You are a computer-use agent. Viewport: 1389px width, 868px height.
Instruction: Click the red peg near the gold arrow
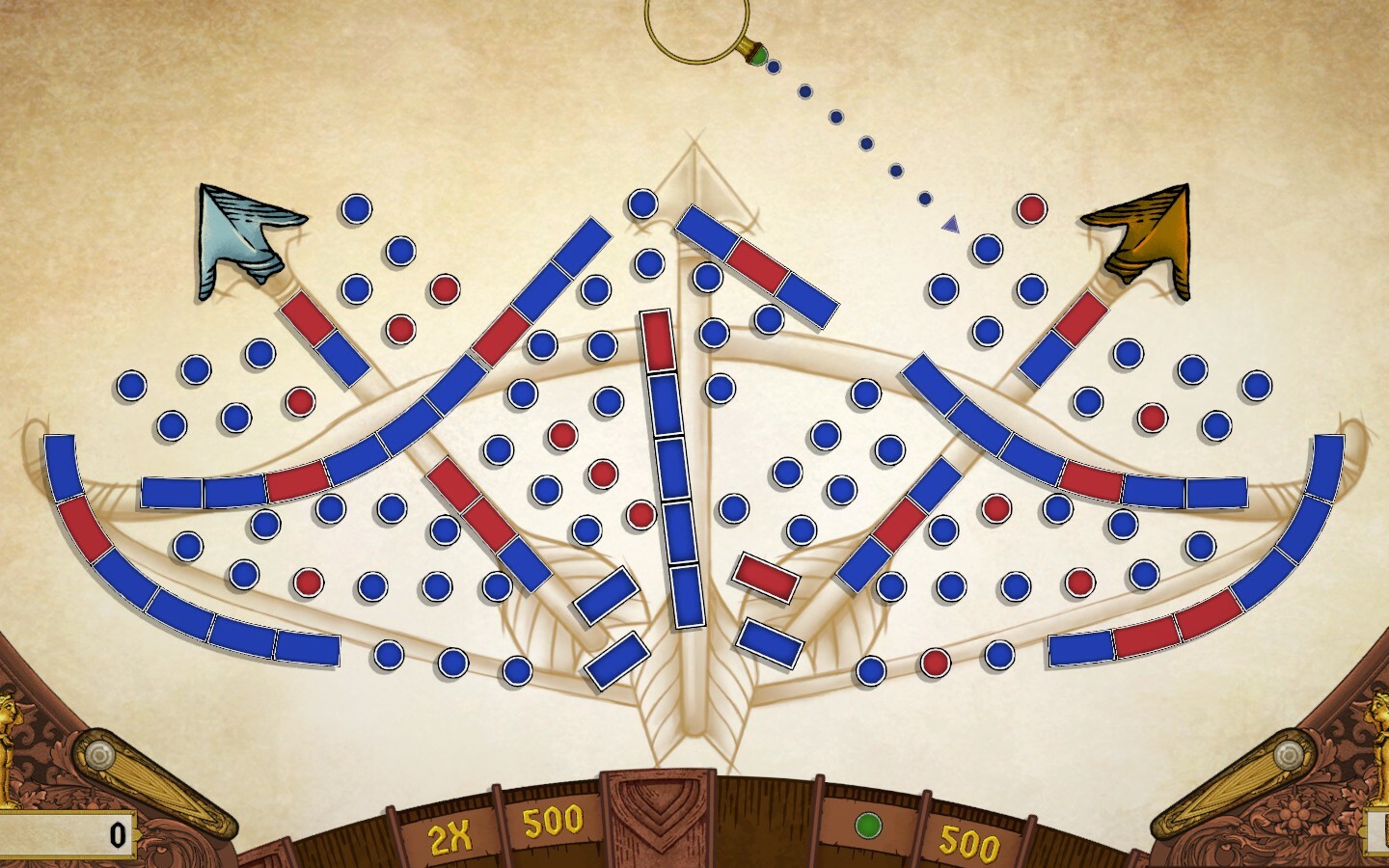coord(1031,208)
